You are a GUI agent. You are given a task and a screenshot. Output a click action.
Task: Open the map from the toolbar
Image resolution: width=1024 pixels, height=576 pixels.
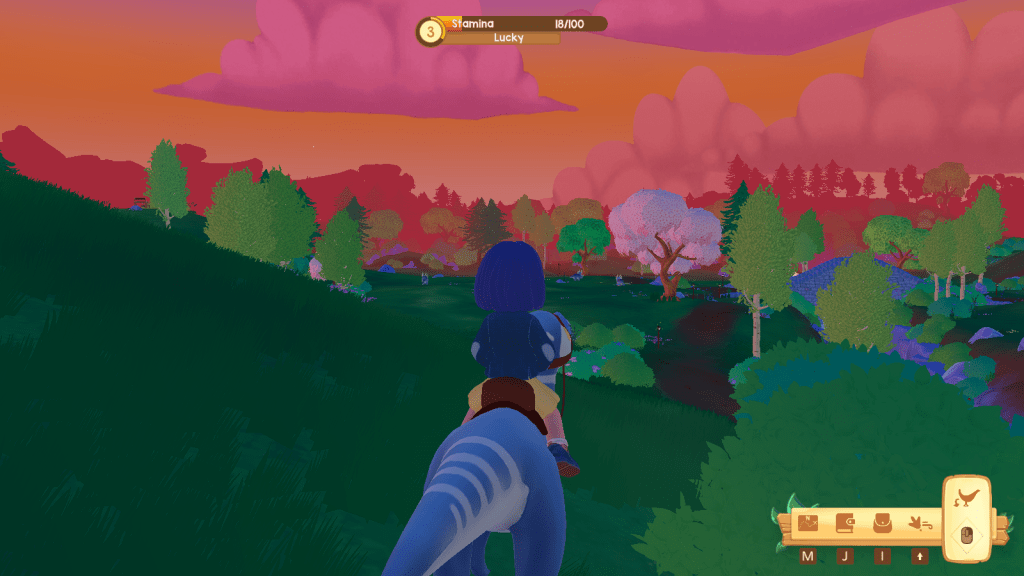(x=808, y=523)
